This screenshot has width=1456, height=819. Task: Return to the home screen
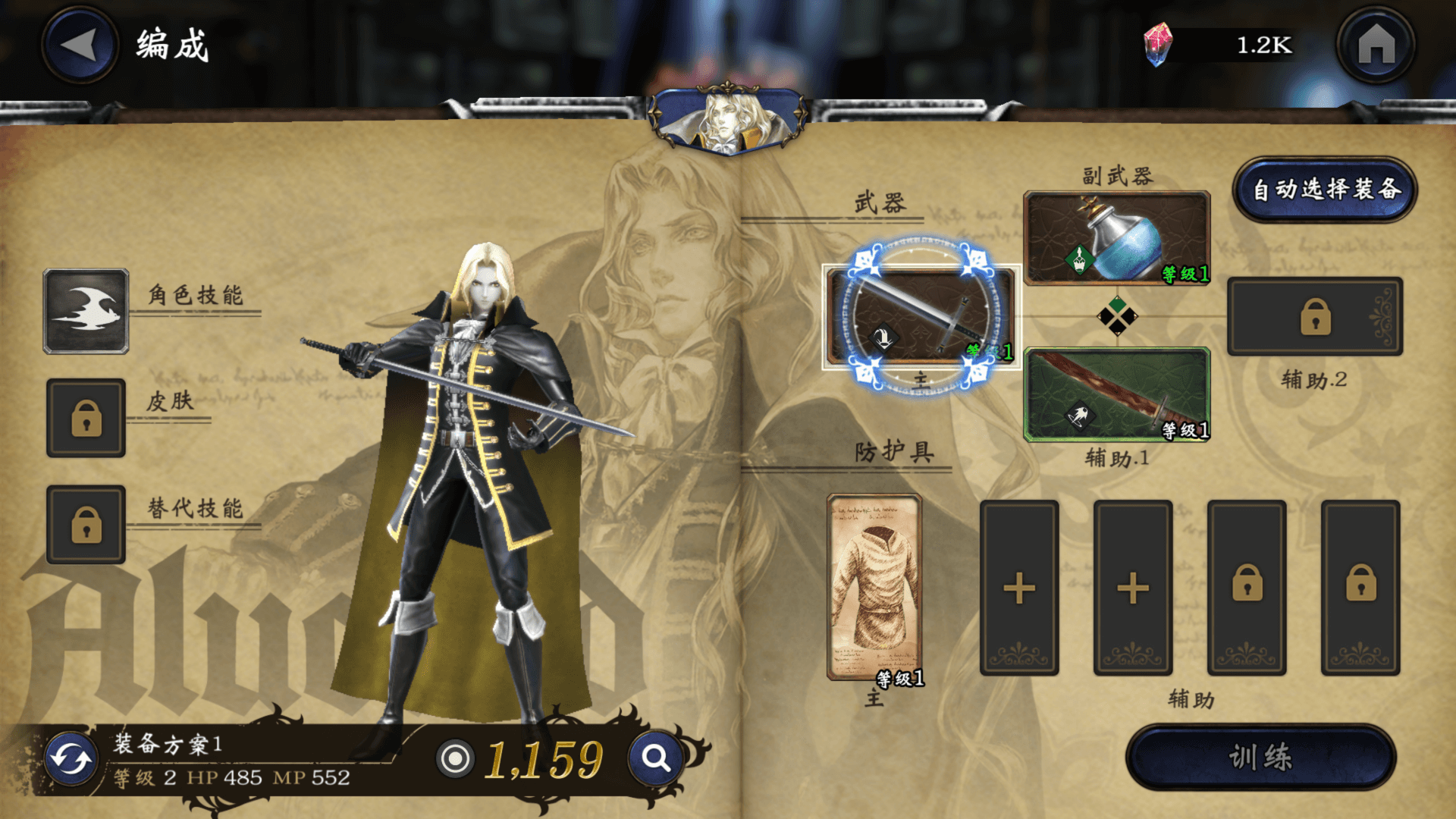pyautogui.click(x=1376, y=45)
